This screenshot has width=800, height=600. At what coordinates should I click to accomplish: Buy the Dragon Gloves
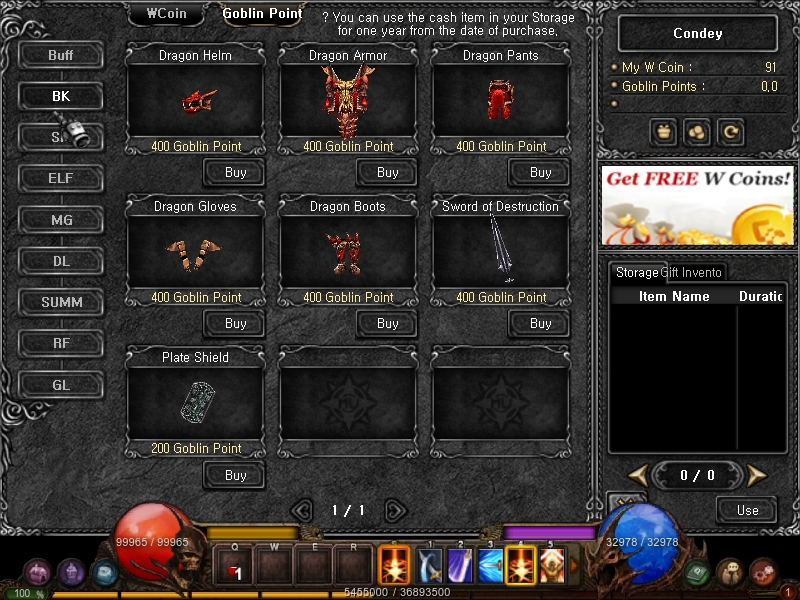[235, 324]
